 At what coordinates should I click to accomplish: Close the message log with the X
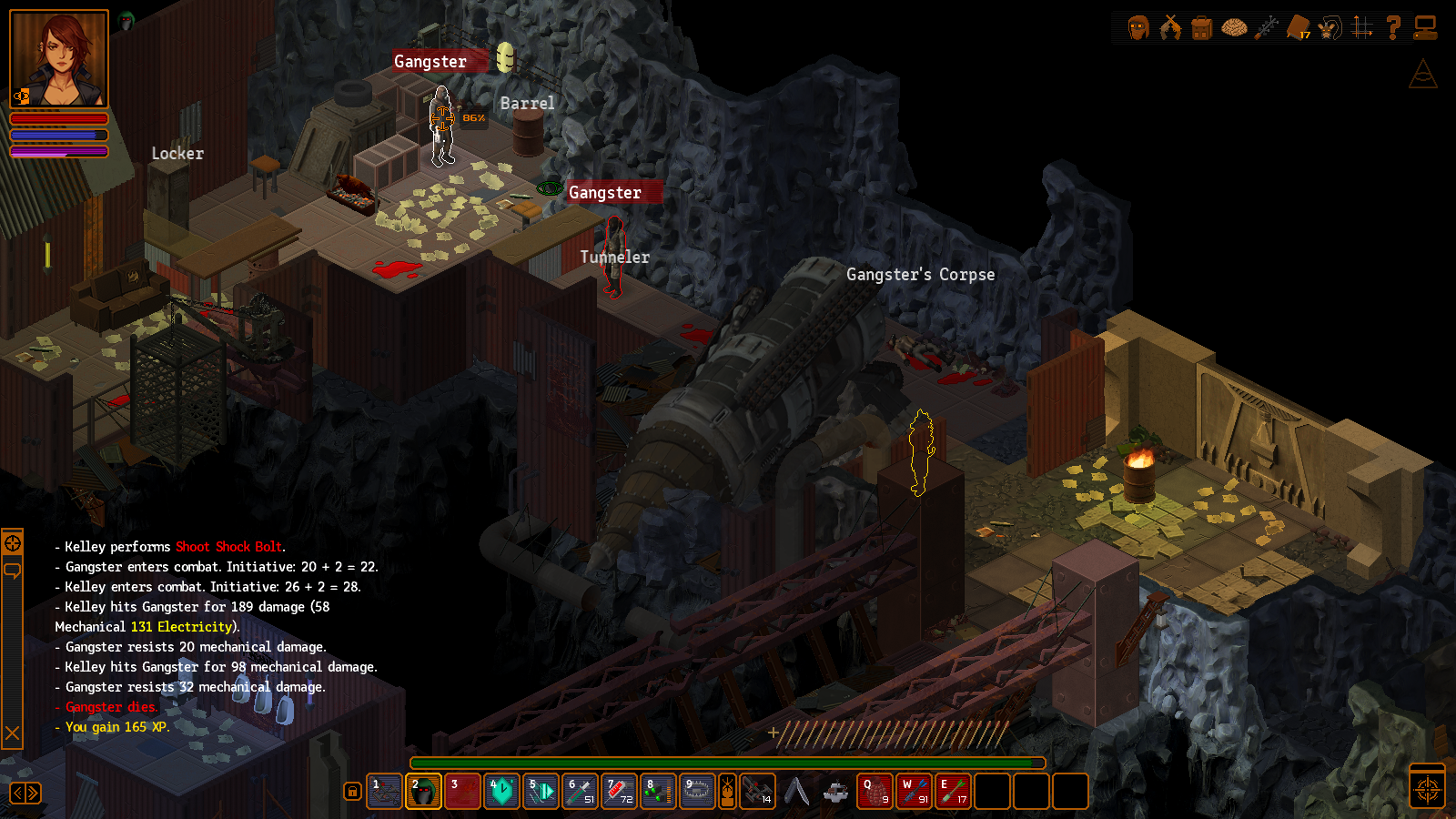tap(13, 733)
